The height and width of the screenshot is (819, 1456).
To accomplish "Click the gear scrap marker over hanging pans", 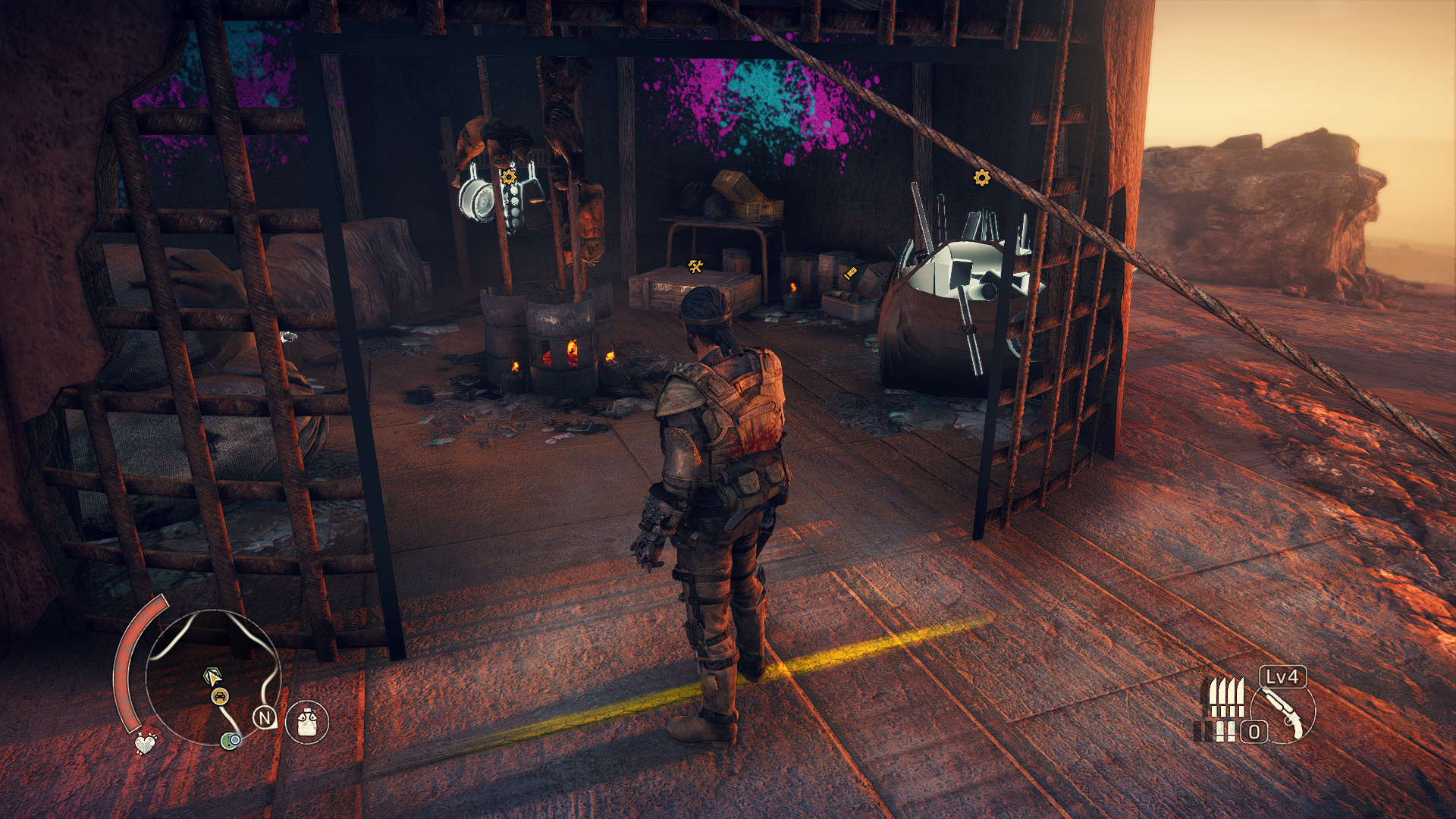I will click(x=509, y=177).
